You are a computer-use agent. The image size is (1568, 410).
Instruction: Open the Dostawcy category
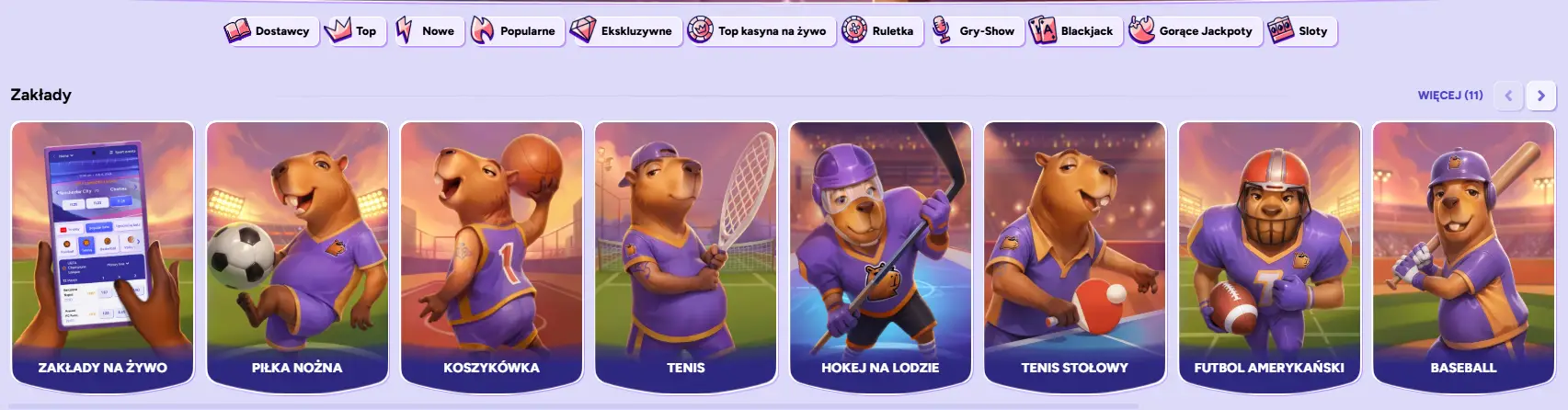pyautogui.click(x=270, y=31)
